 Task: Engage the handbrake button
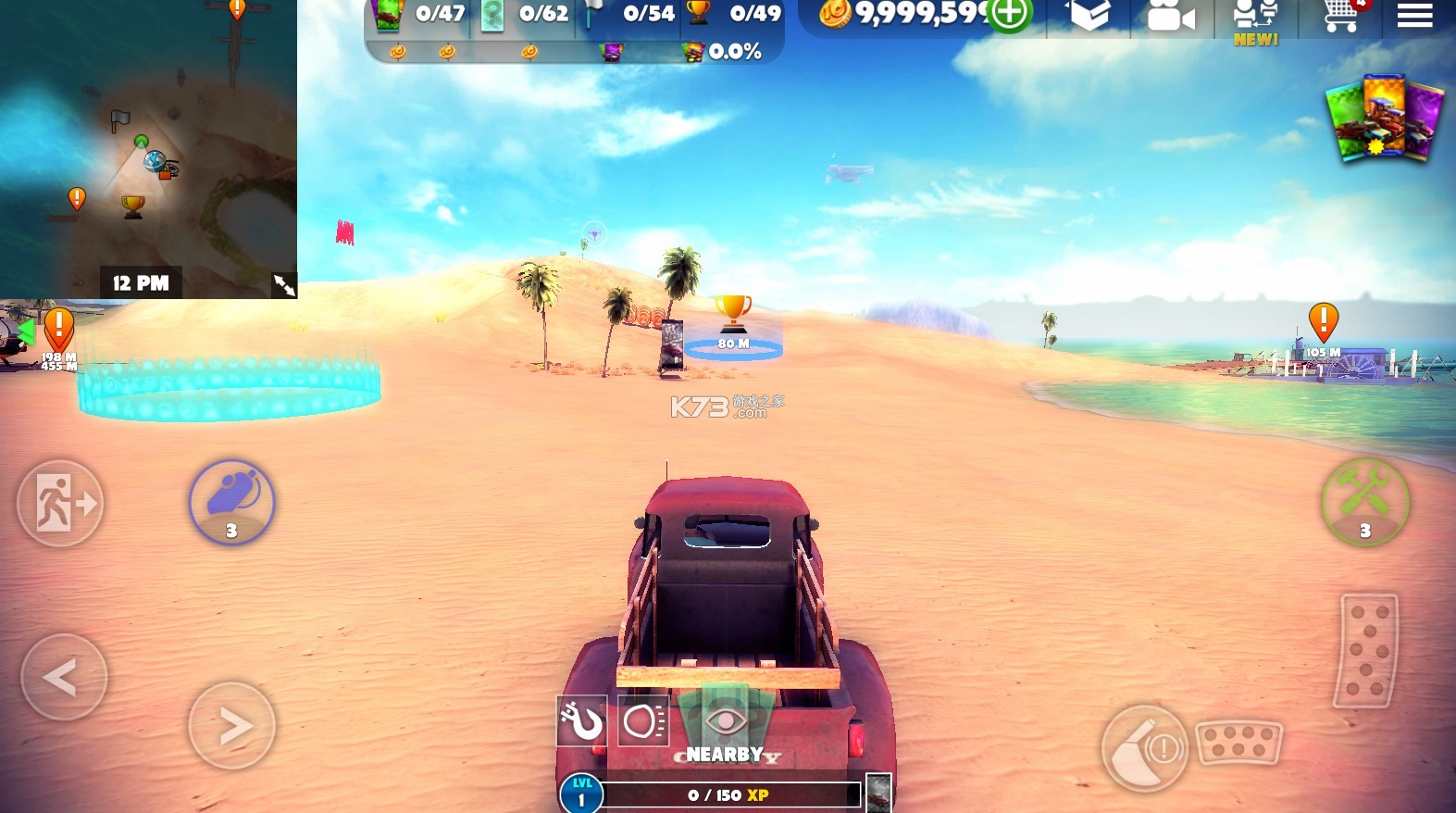click(x=1144, y=748)
